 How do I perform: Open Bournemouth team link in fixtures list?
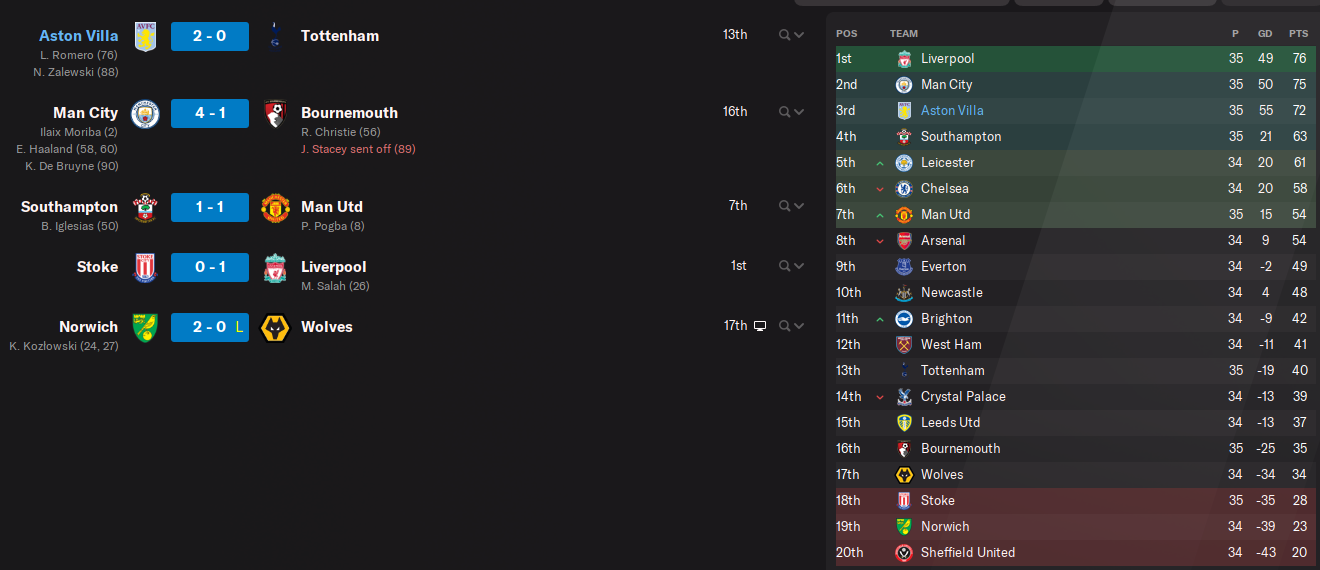tap(349, 113)
